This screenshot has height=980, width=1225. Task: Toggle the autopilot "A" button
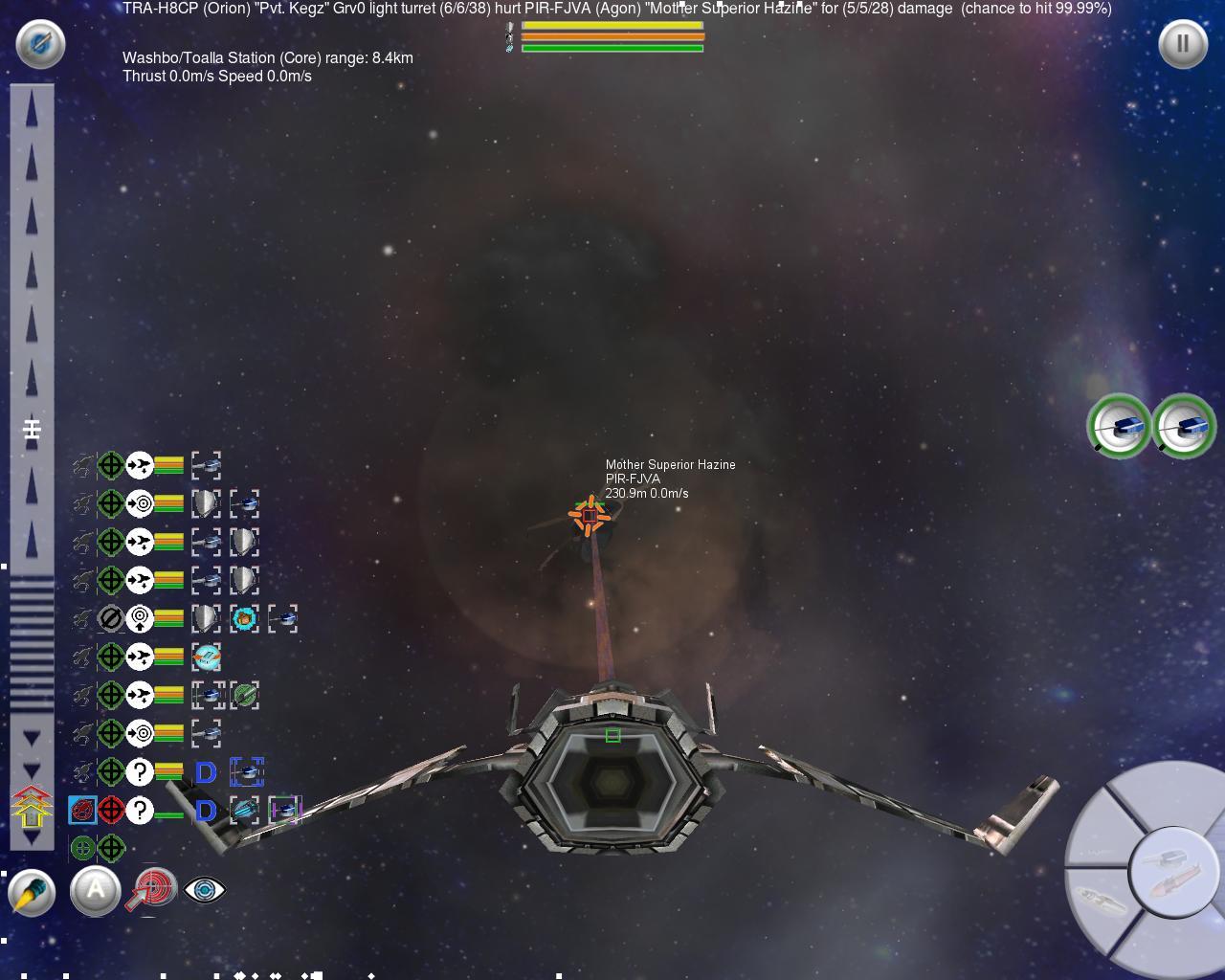click(x=95, y=891)
